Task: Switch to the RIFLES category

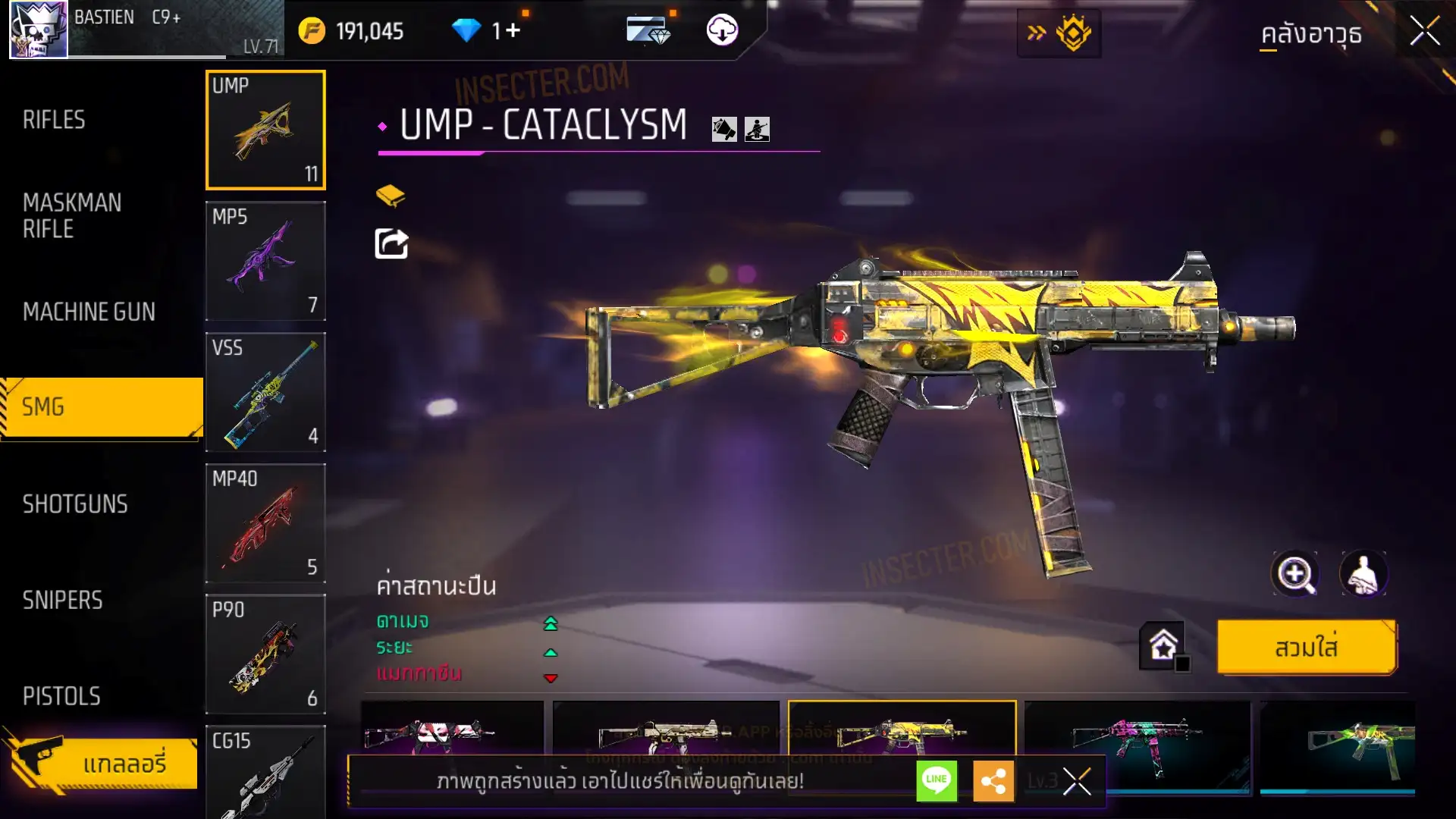Action: (54, 120)
